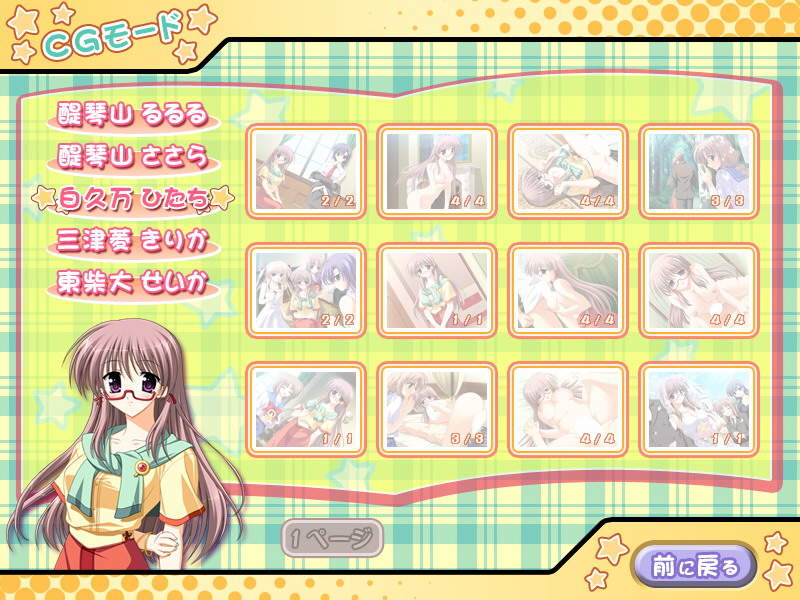Open 東柴大 せいか CG list
Screen dimensions: 800x600
tap(132, 283)
